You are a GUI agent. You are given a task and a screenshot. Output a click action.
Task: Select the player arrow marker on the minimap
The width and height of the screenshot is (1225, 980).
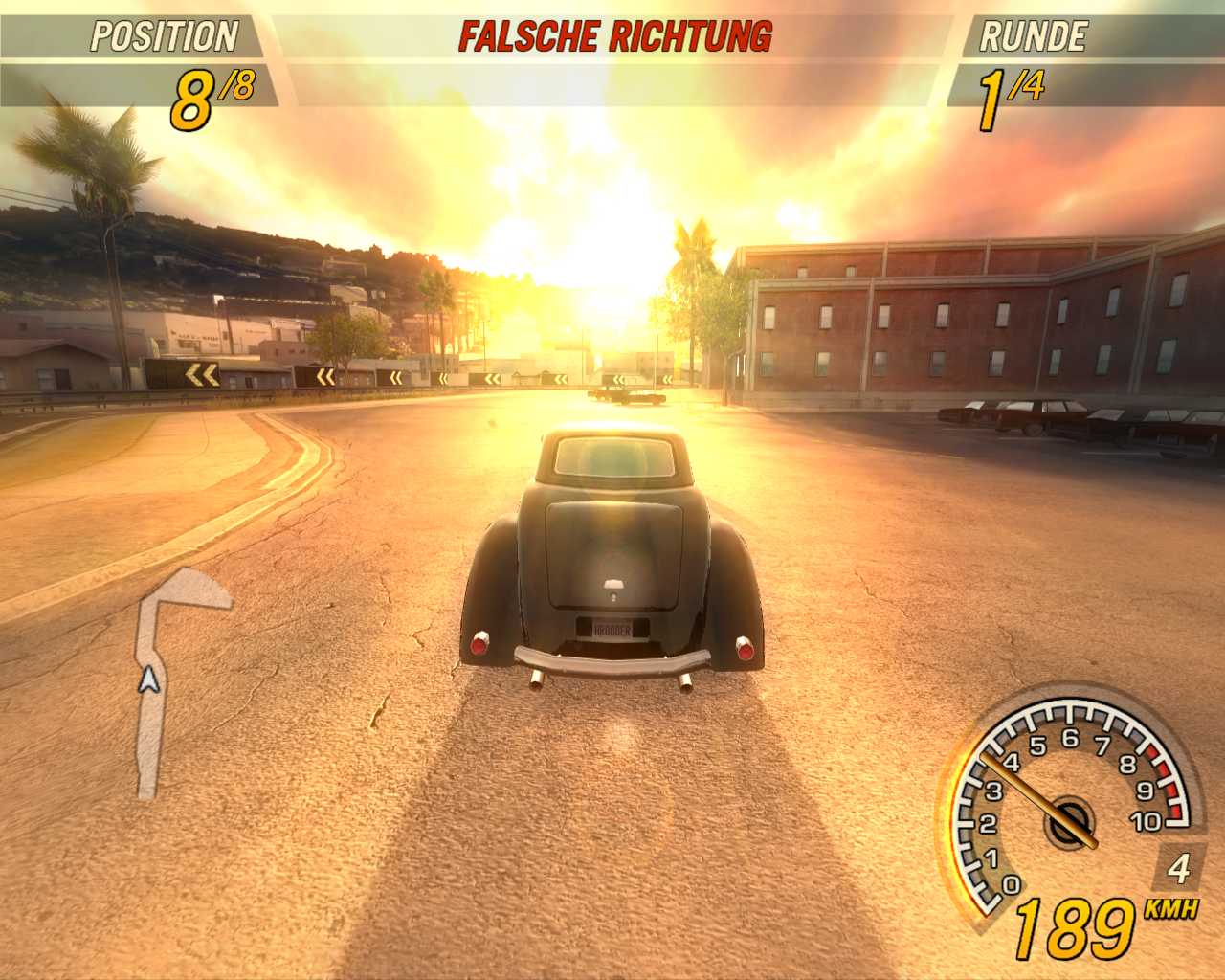click(147, 680)
